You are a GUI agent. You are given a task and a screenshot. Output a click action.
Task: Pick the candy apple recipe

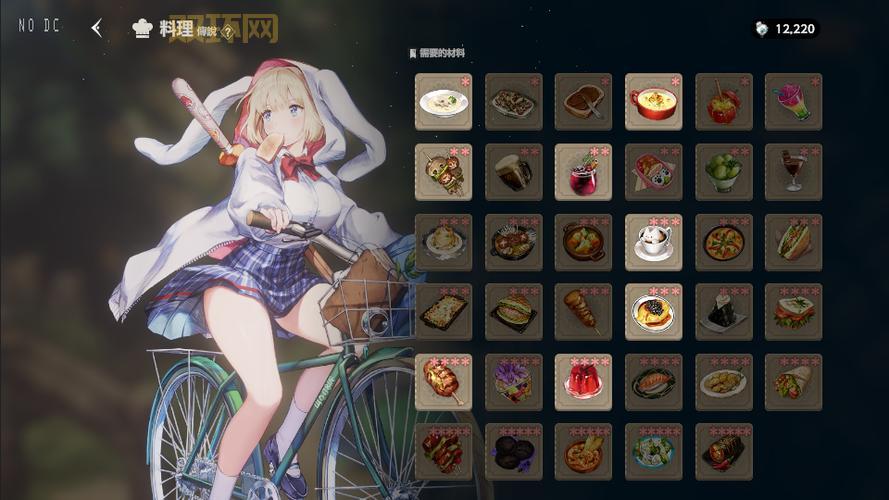723,101
